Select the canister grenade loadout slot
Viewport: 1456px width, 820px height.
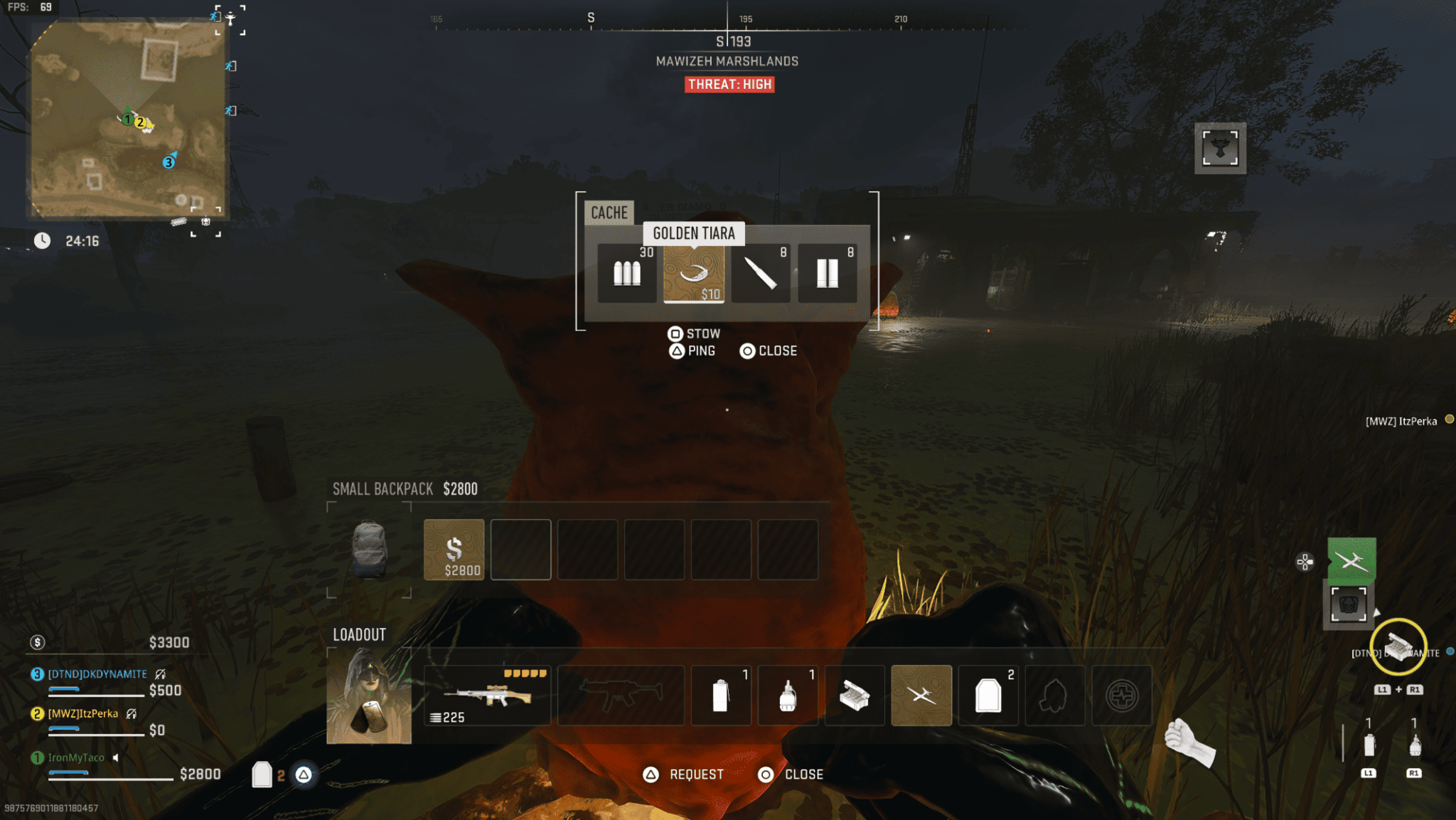[x=721, y=695]
